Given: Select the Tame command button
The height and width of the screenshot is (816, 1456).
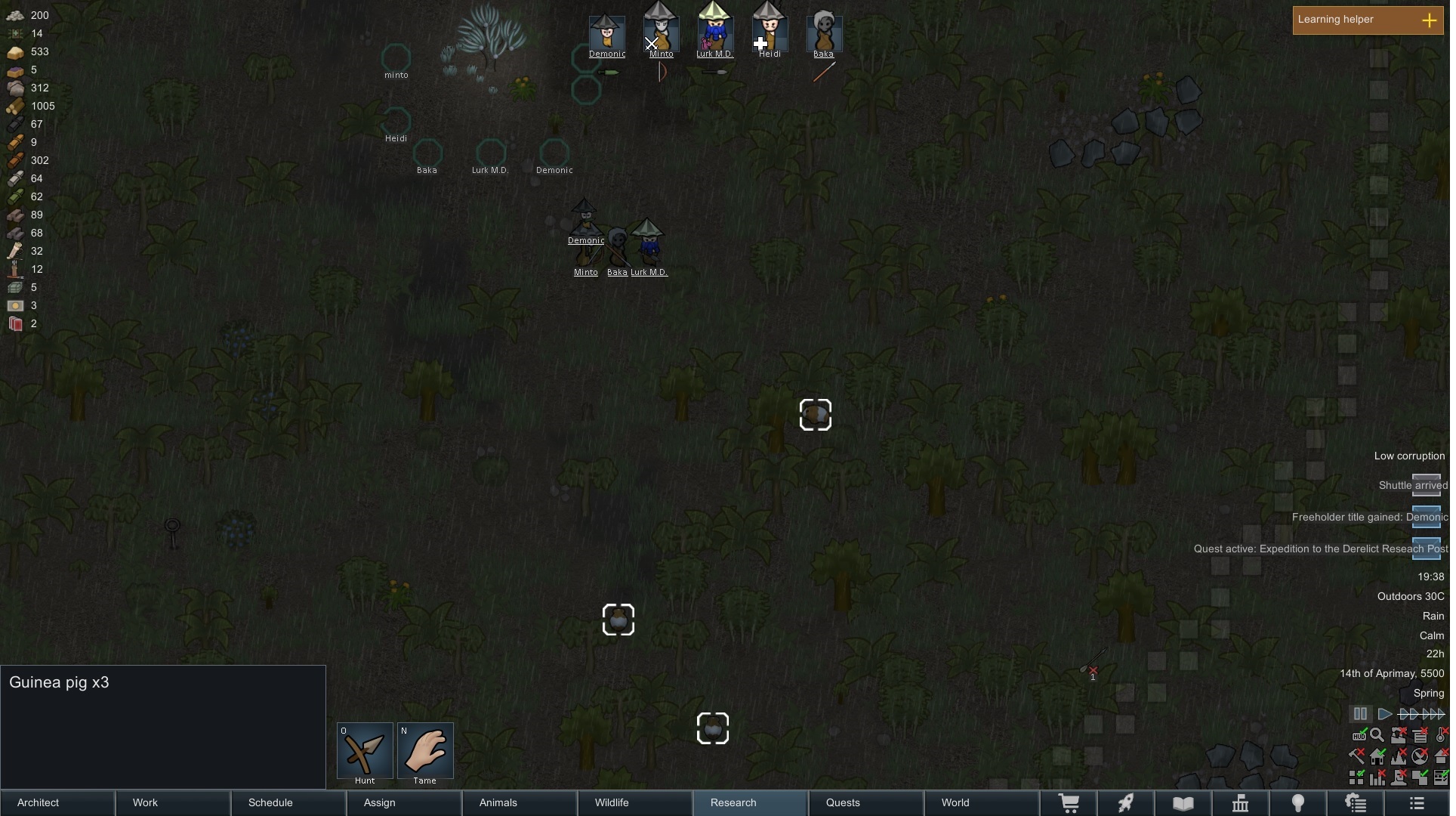Looking at the screenshot, I should coord(425,751).
